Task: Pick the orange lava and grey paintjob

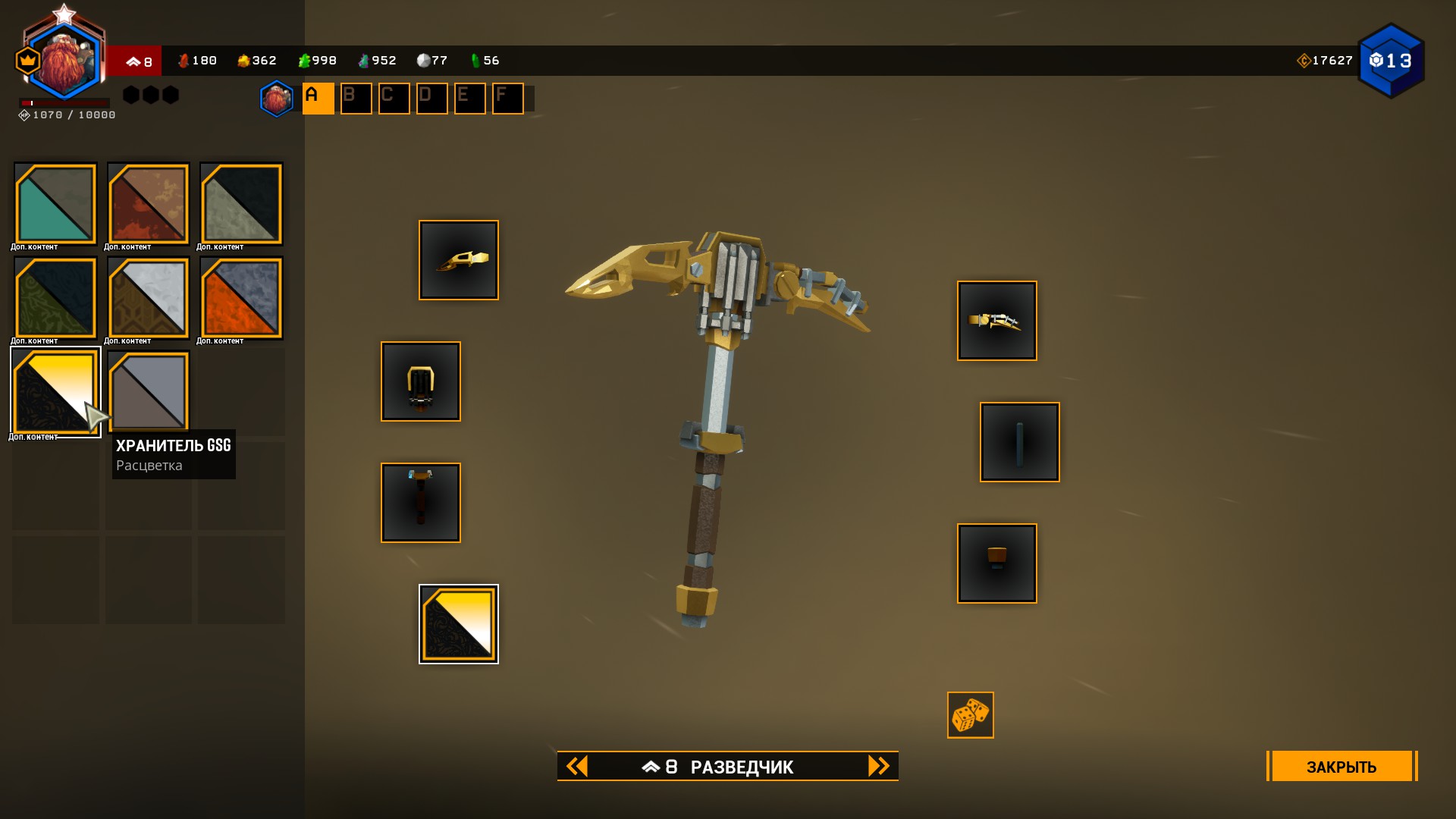Action: click(x=241, y=297)
